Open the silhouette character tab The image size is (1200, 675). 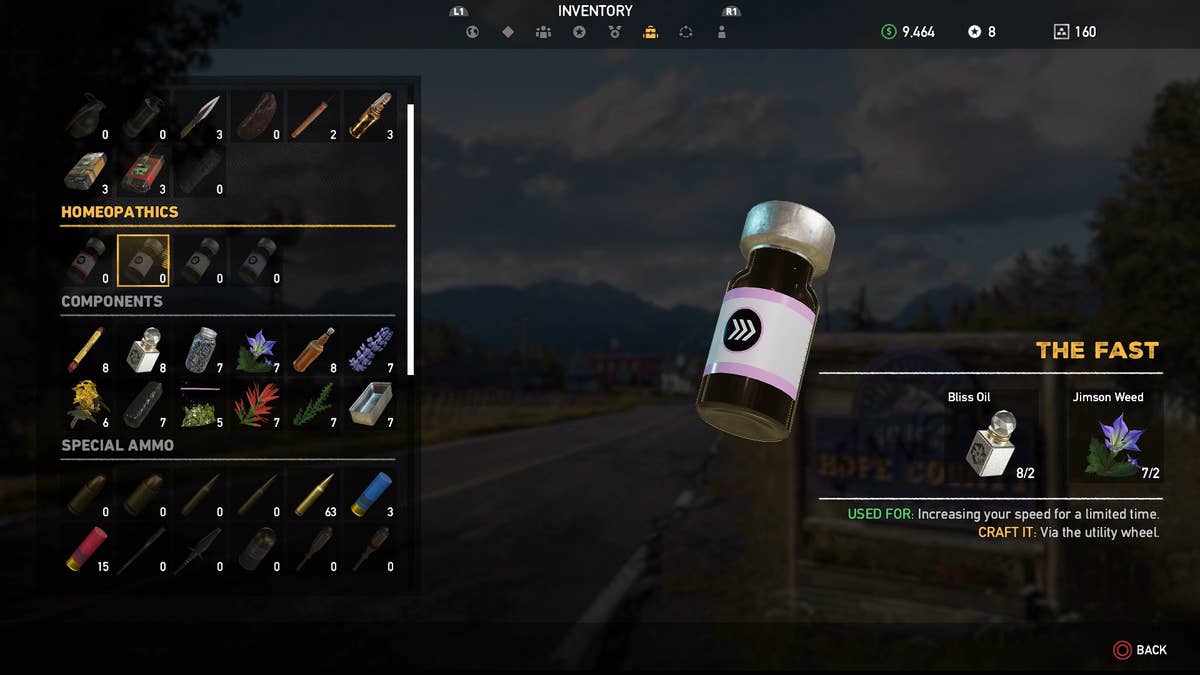(722, 32)
